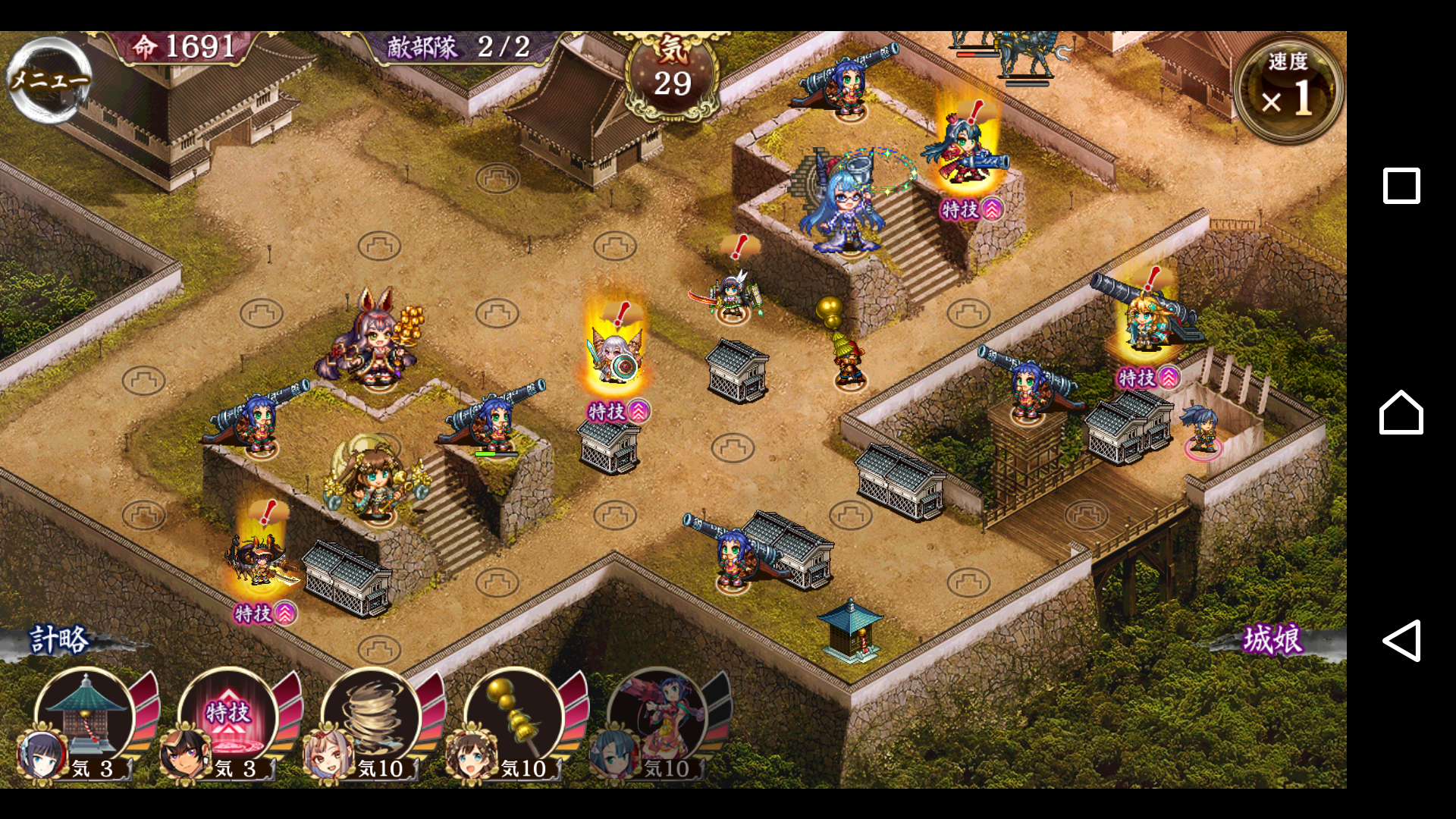Image resolution: width=1456 pixels, height=819 pixels.
Task: Open the 城娘 tab
Action: coord(1273,640)
